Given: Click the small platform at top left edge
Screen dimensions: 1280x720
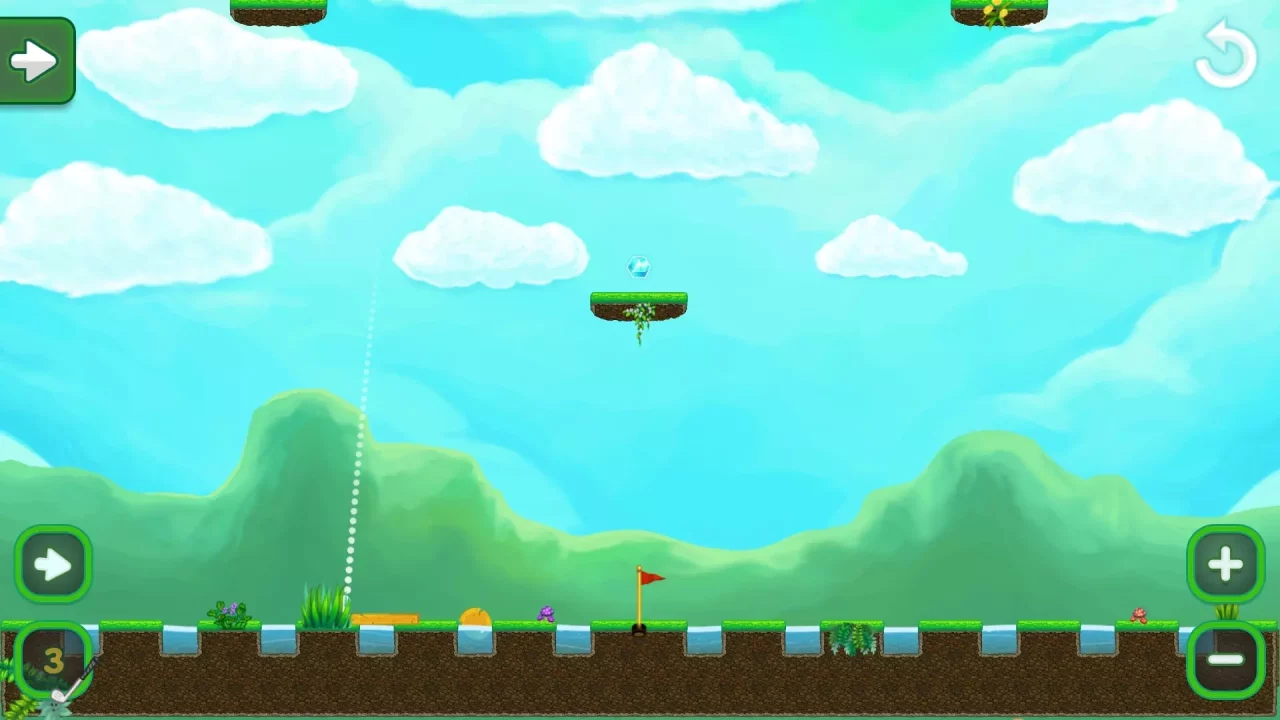Looking at the screenshot, I should (278, 8).
